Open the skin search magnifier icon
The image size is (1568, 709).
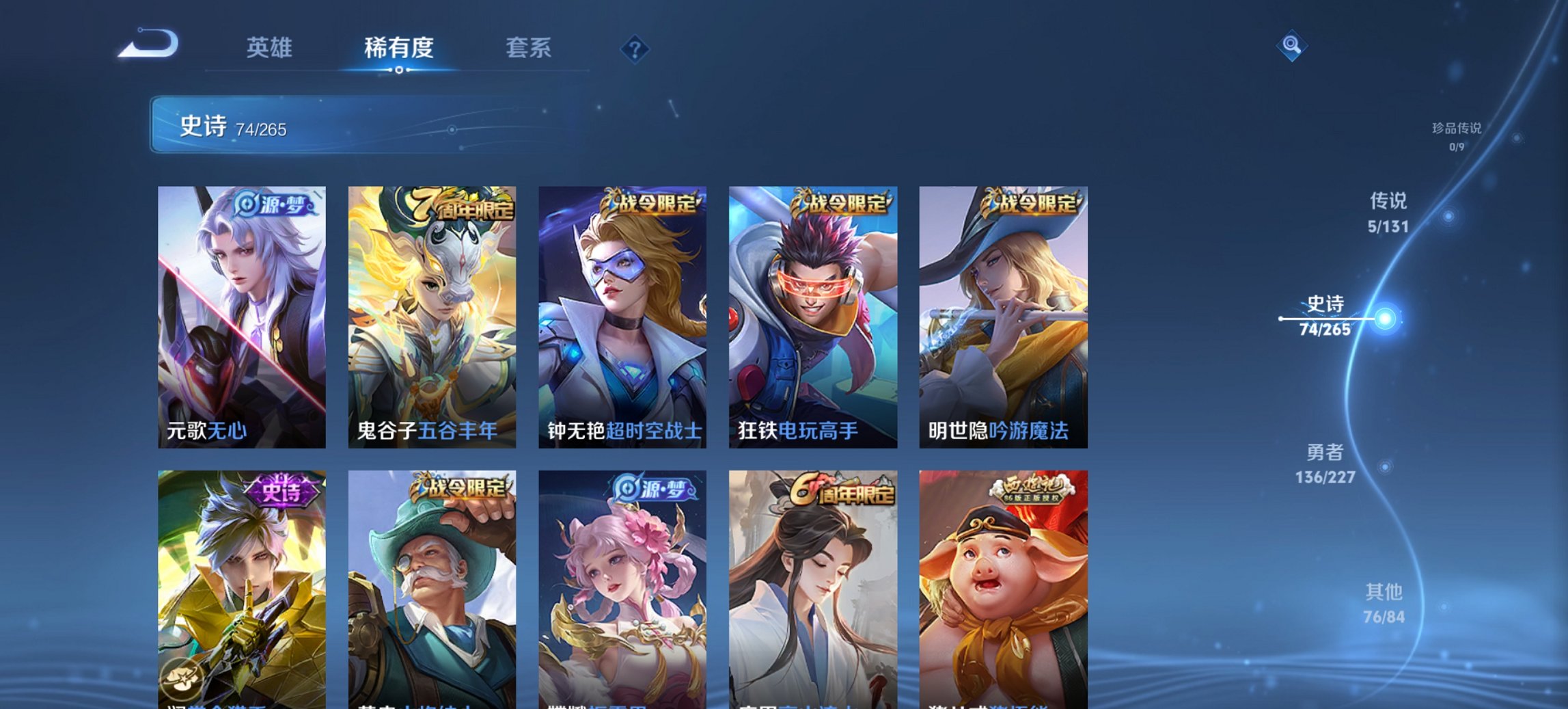(1290, 45)
